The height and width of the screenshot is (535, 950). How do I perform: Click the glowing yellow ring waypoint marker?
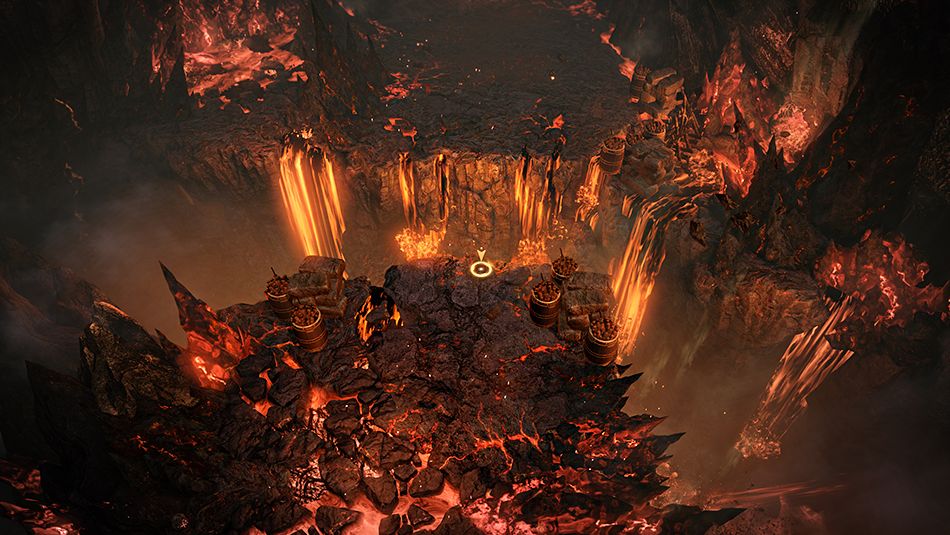(x=481, y=267)
